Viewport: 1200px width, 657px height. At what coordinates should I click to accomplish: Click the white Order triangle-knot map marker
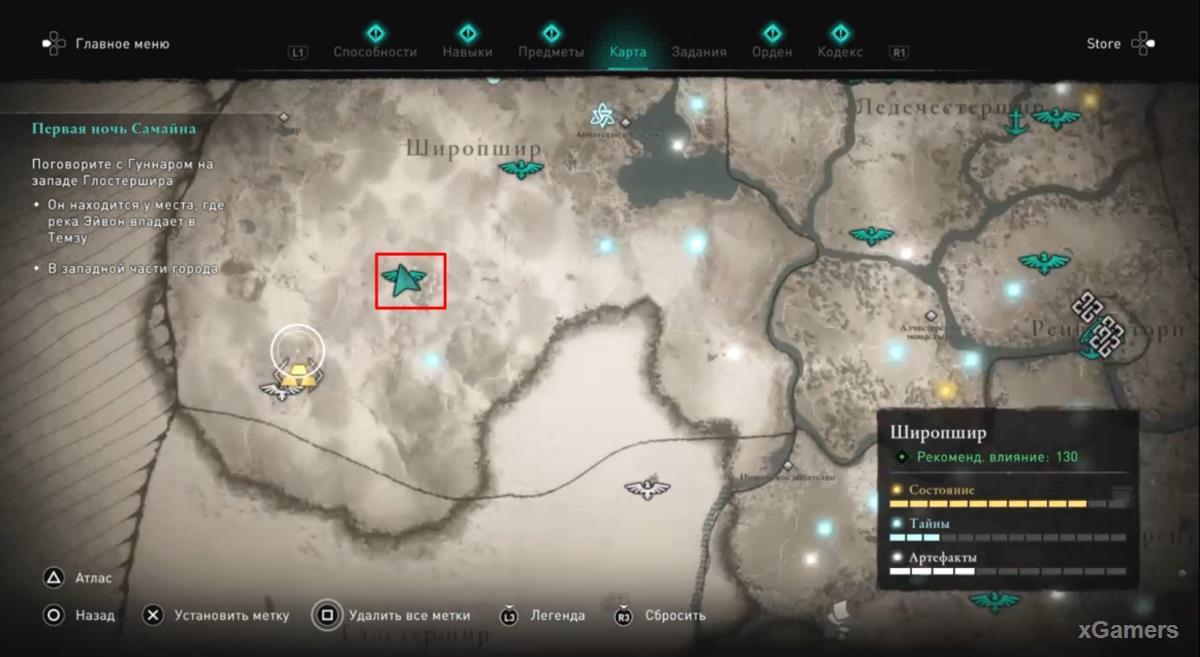coord(602,116)
